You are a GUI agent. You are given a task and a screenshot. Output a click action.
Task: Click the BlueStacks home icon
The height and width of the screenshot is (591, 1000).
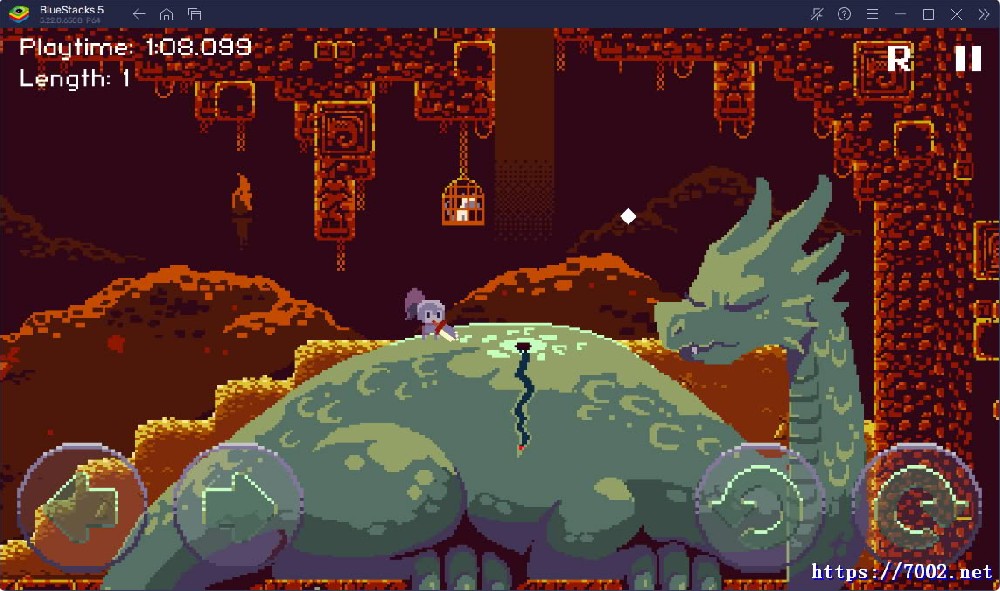click(x=167, y=14)
